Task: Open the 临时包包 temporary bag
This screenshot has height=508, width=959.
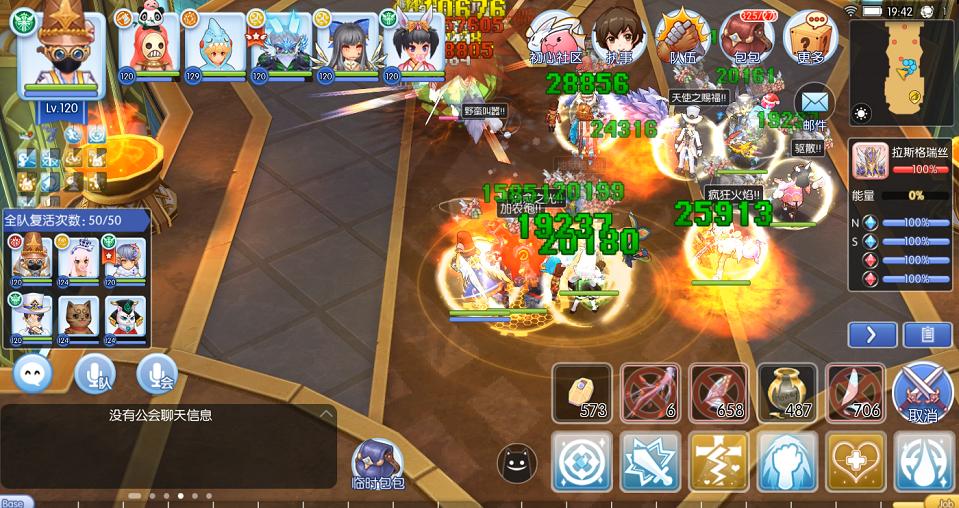Action: tap(377, 465)
